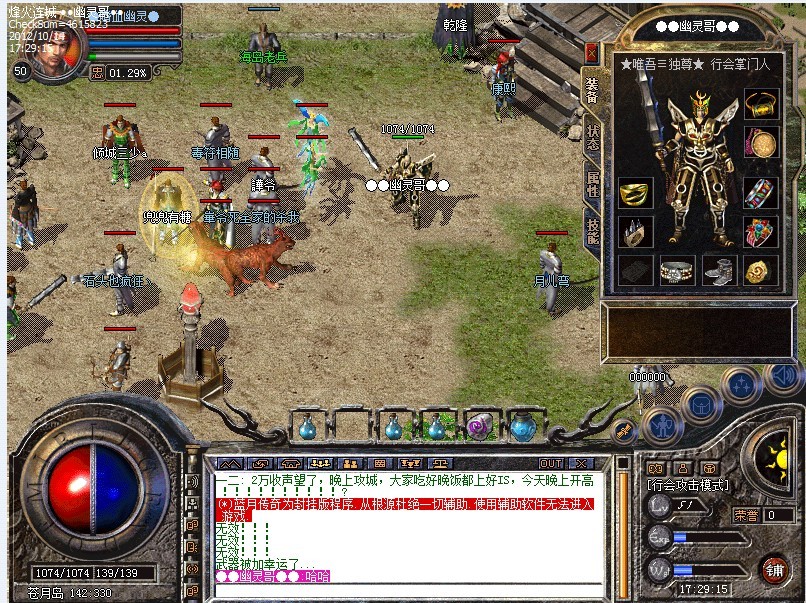Open the 属性 attributes tab
This screenshot has height=603, width=806.
point(592,182)
